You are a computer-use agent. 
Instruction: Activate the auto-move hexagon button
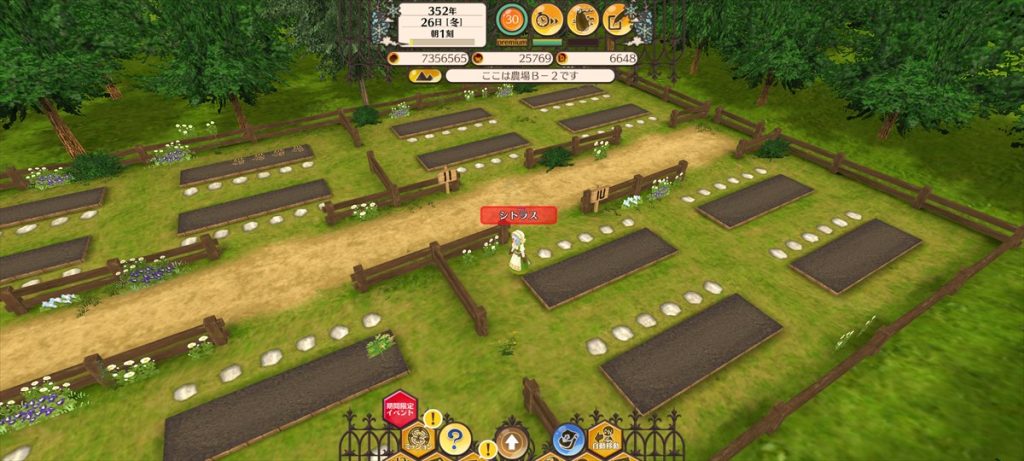click(x=607, y=438)
